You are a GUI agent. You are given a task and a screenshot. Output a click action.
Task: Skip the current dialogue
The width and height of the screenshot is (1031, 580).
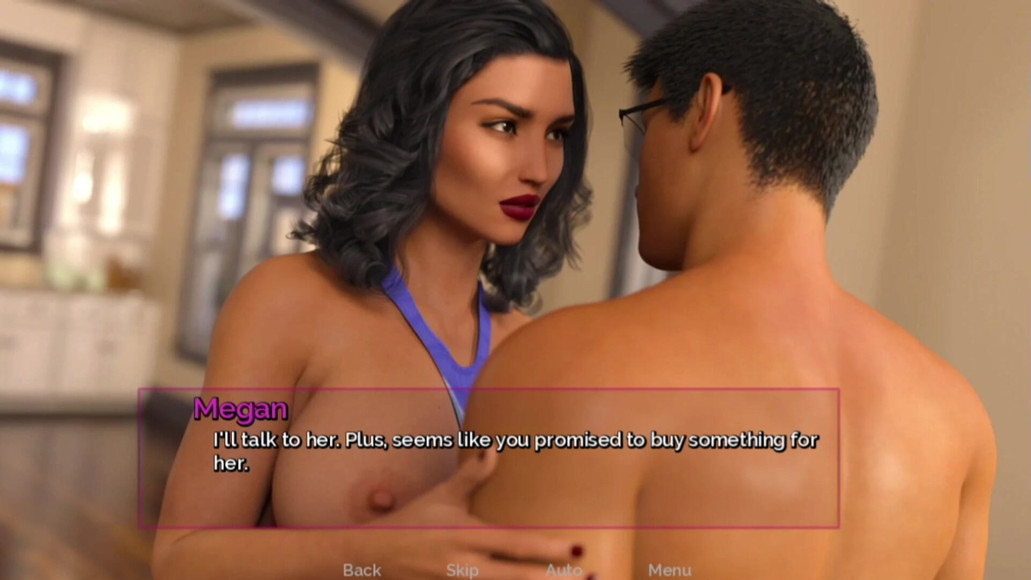[x=462, y=570]
